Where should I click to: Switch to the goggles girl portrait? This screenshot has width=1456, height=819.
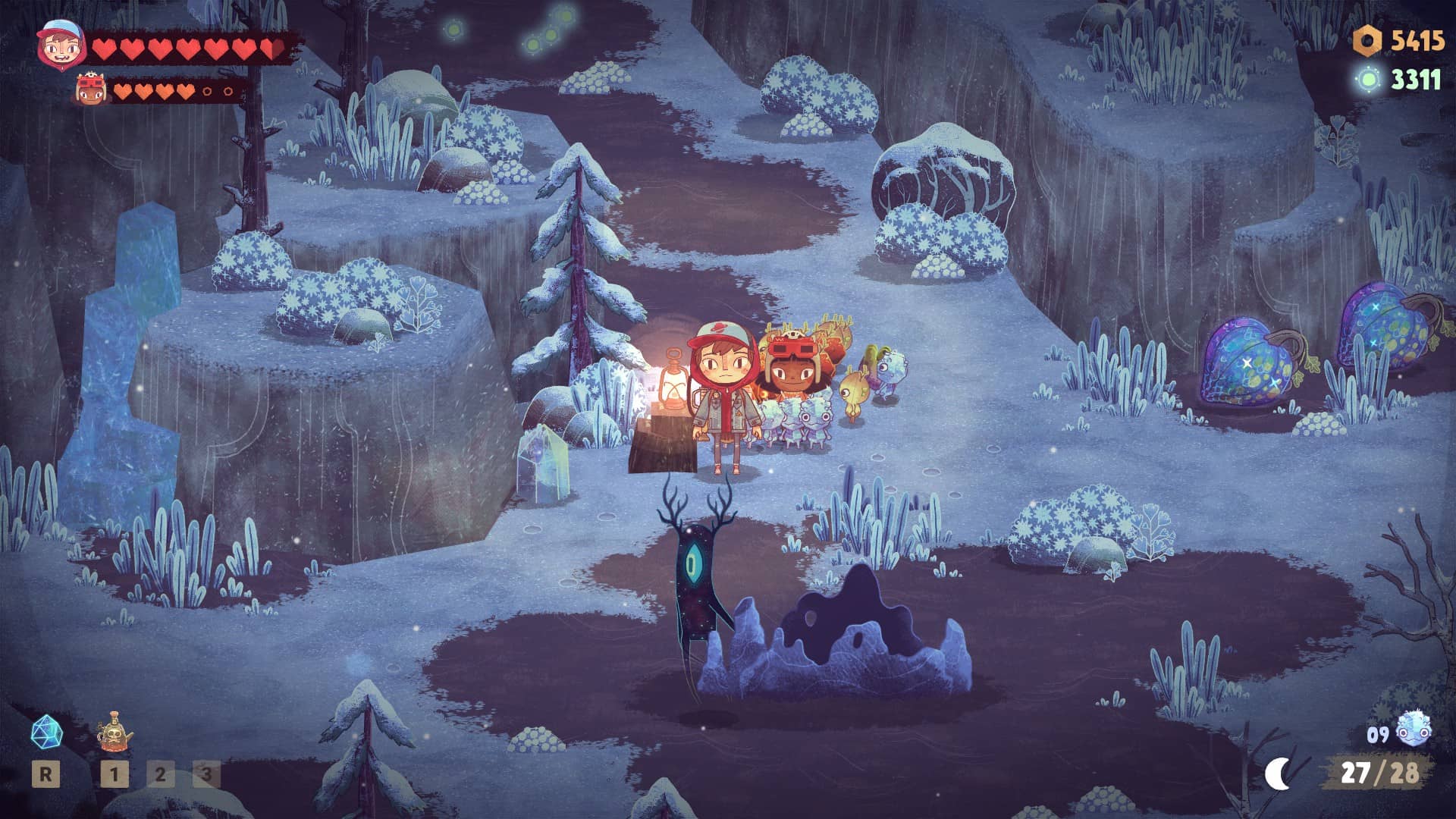(x=92, y=90)
